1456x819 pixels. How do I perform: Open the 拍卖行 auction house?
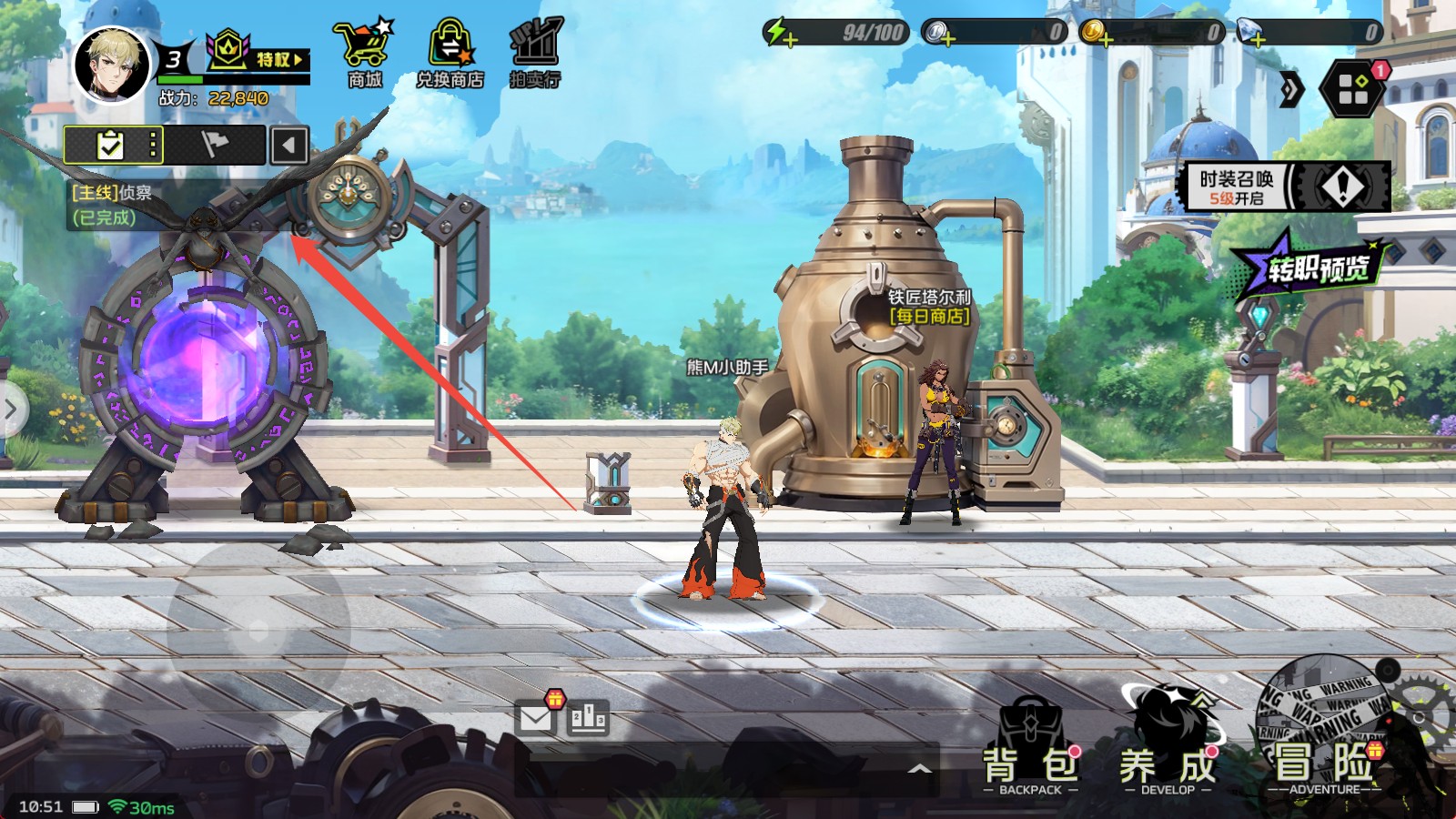pos(535,55)
